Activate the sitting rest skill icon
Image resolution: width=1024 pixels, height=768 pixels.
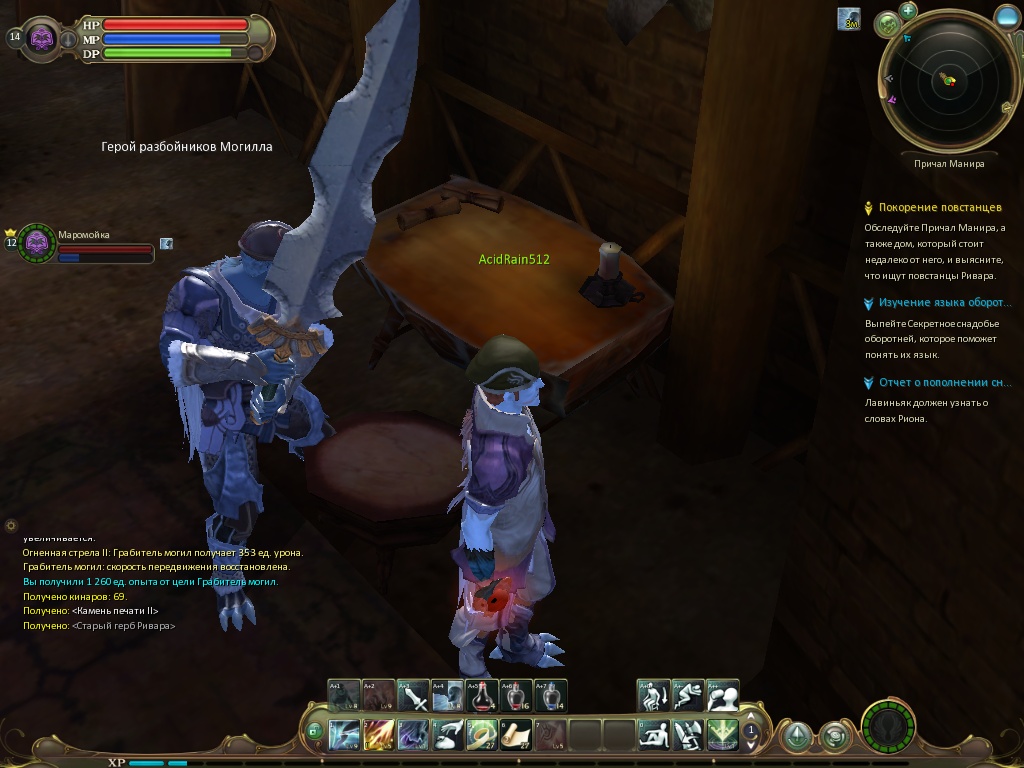(655, 735)
